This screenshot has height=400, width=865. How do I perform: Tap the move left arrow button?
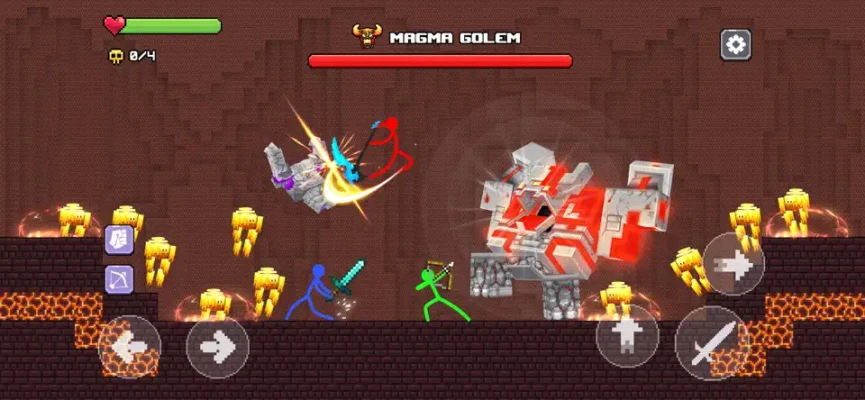pyautogui.click(x=129, y=346)
